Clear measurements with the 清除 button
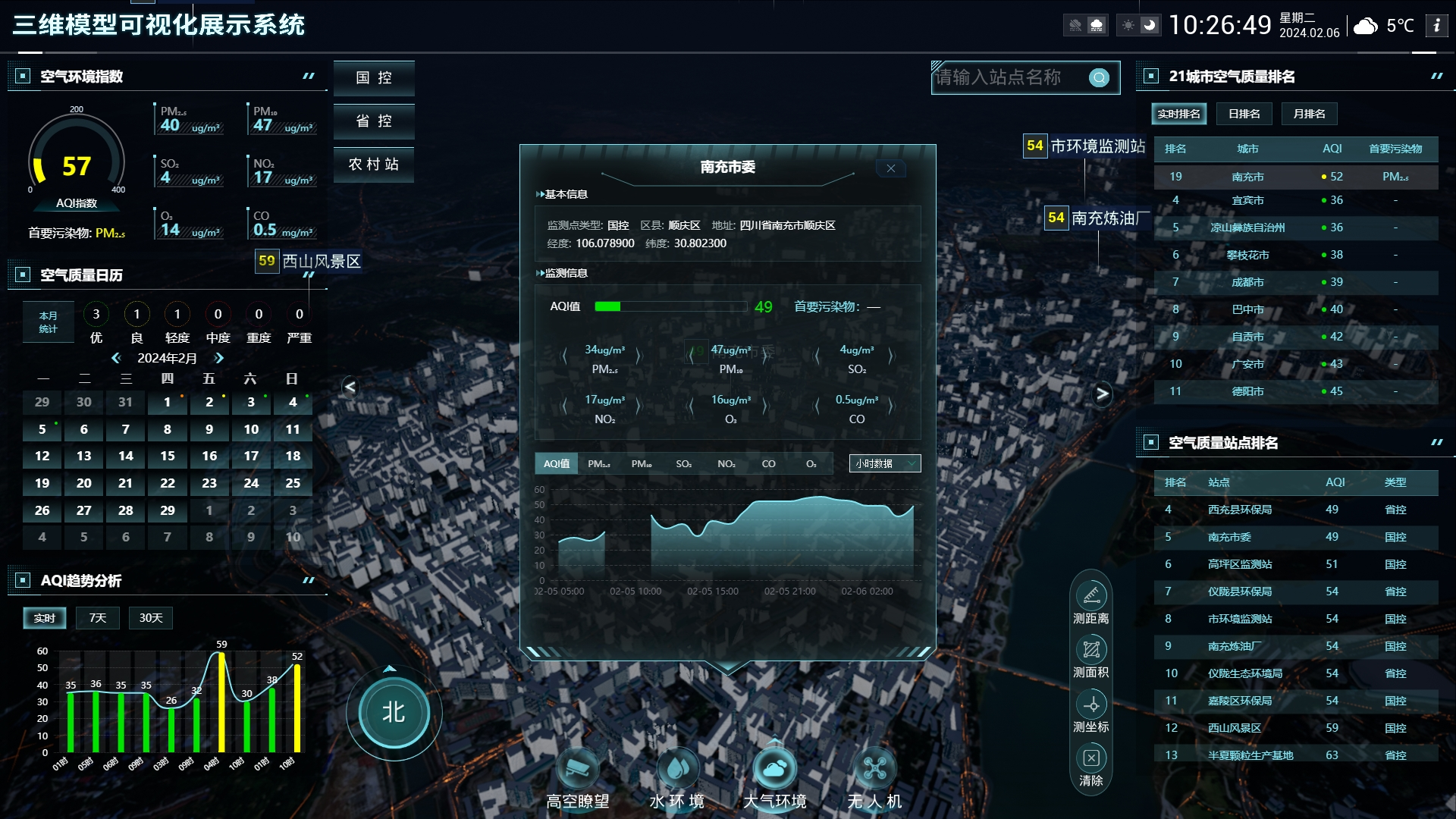The width and height of the screenshot is (1456, 819). point(1090,759)
